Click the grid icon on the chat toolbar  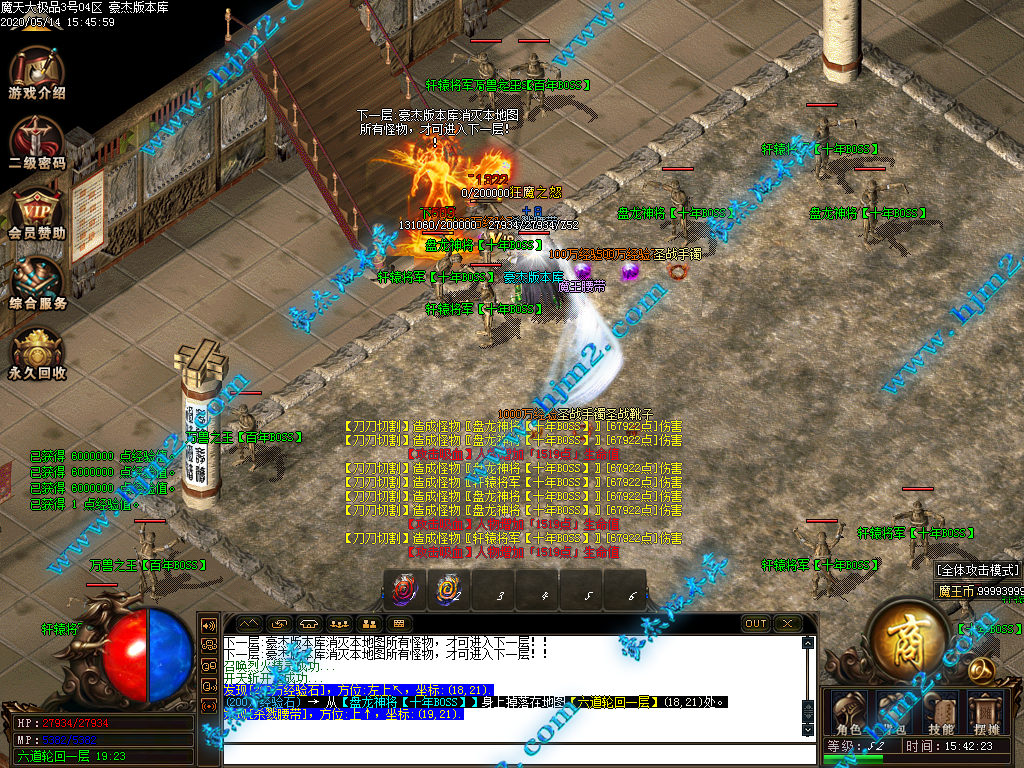click(400, 624)
